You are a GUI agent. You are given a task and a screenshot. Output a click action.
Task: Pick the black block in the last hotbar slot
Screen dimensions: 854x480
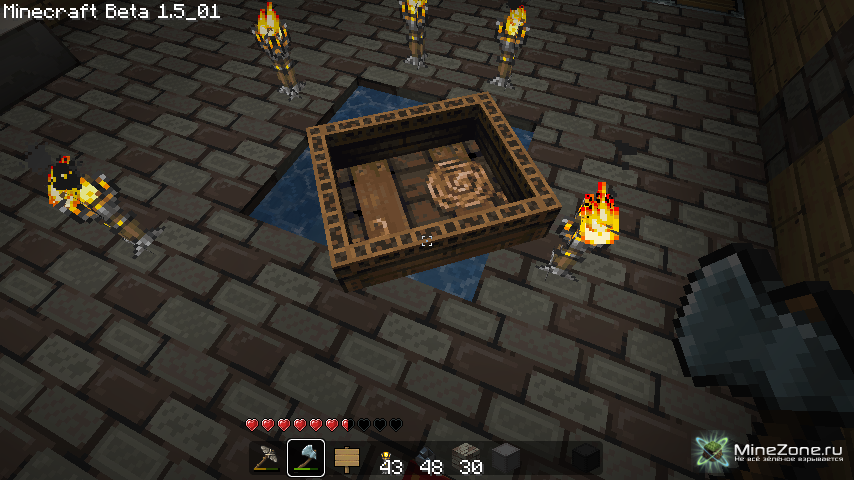[x=586, y=458]
